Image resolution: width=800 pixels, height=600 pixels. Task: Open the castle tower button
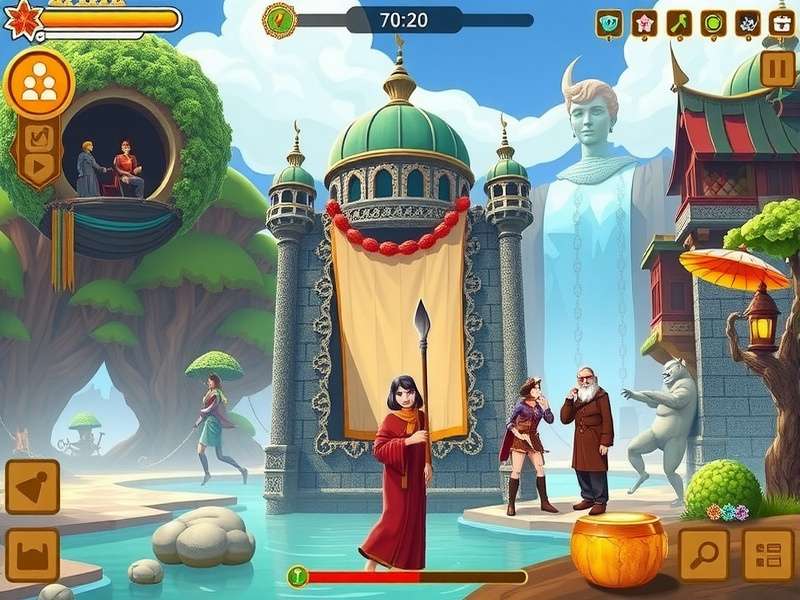click(x=32, y=555)
